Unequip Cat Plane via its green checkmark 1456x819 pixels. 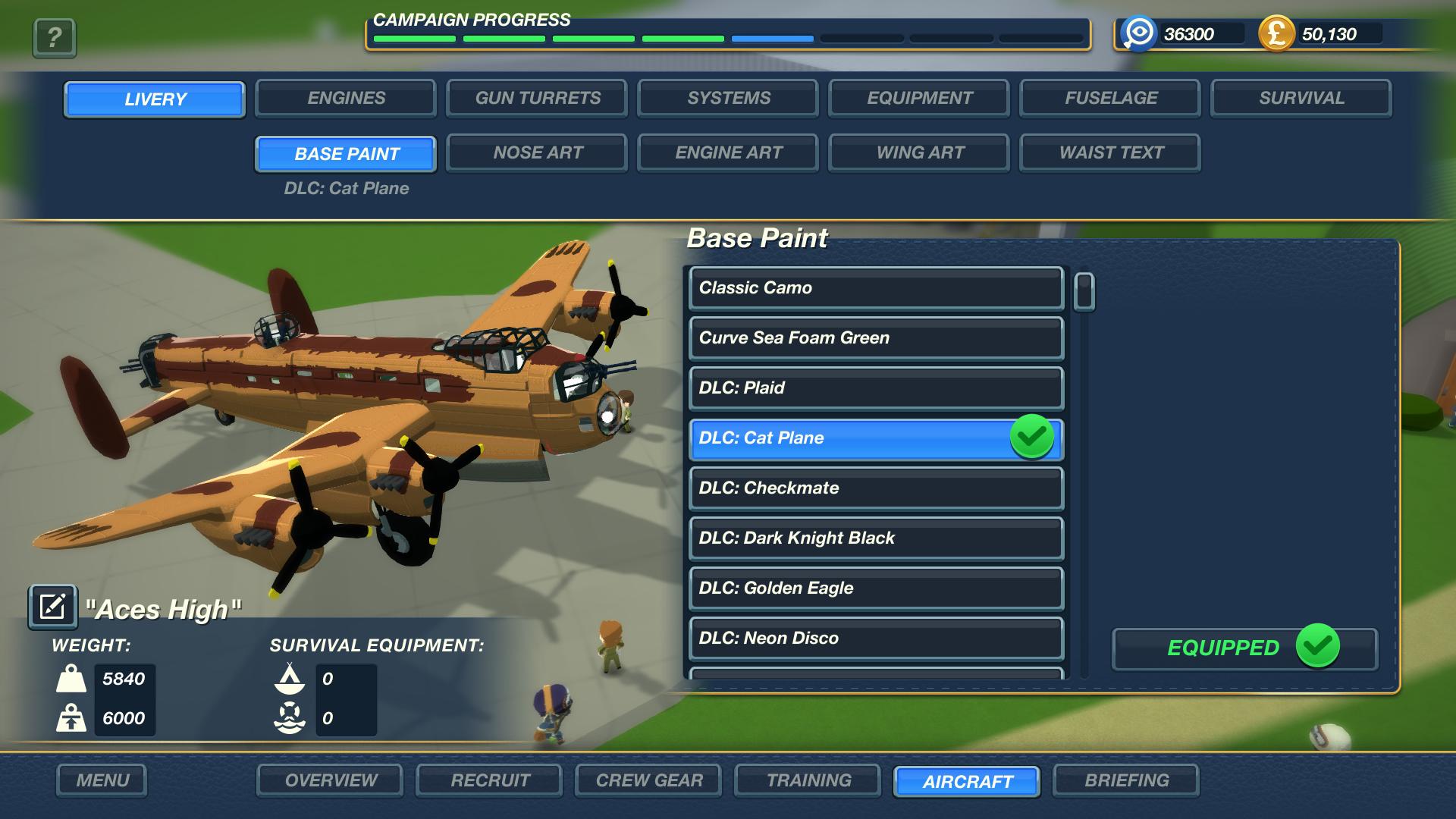pos(1031,438)
